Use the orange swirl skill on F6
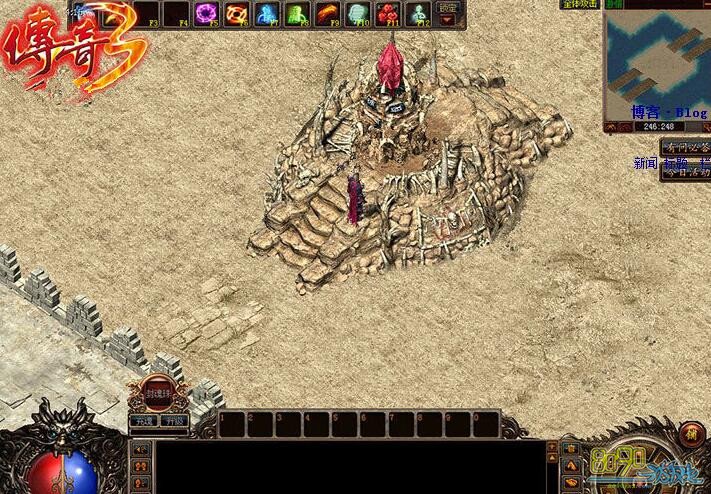The height and width of the screenshot is (494, 711). (x=238, y=13)
